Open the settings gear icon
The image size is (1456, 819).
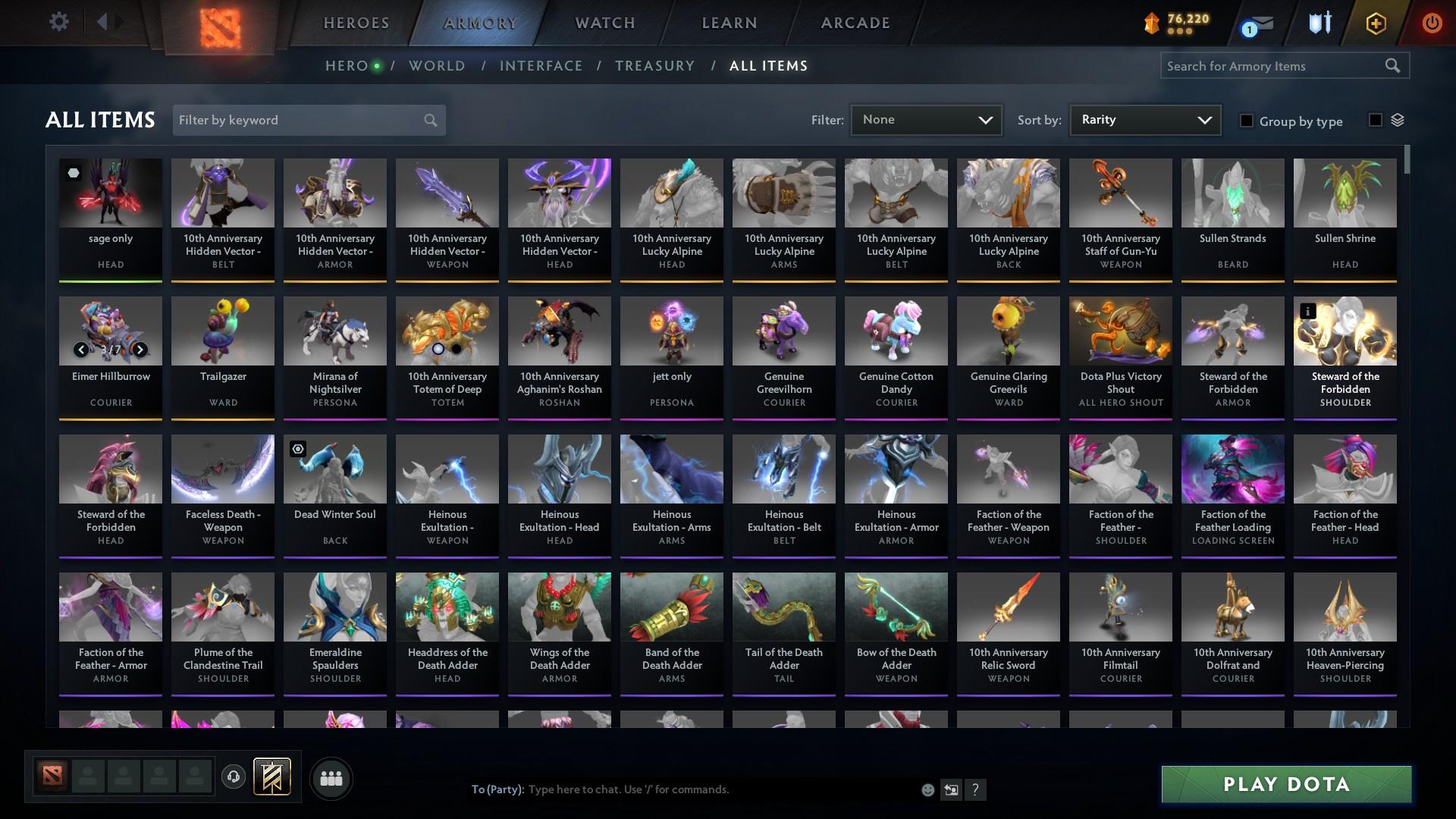pyautogui.click(x=59, y=22)
